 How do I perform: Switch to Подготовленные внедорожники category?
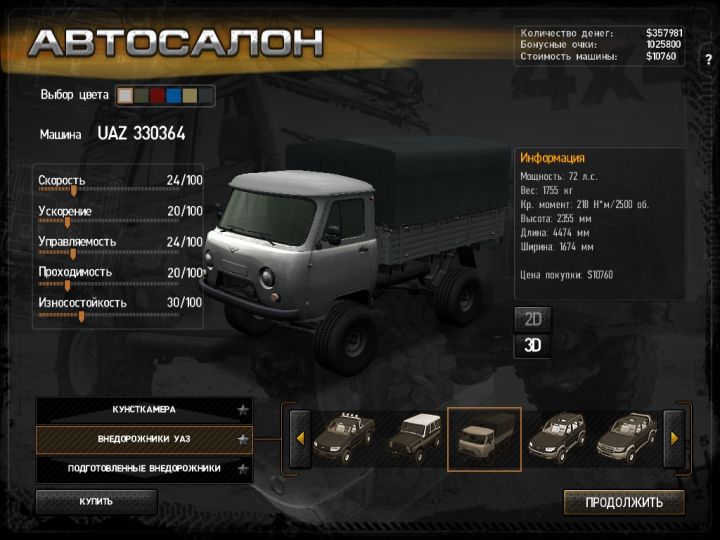click(x=144, y=468)
